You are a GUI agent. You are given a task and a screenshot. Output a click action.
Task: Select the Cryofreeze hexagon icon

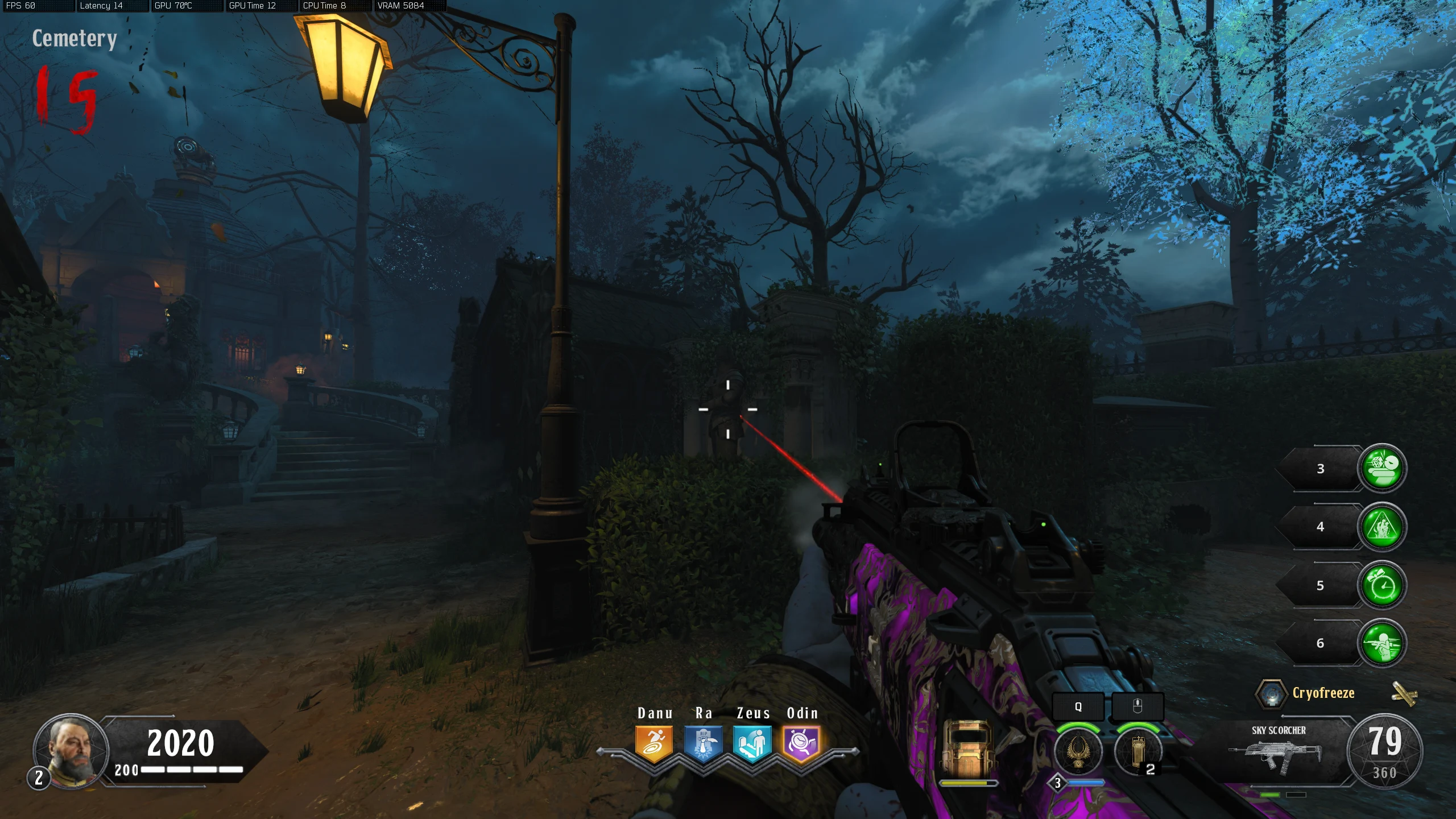1271,693
